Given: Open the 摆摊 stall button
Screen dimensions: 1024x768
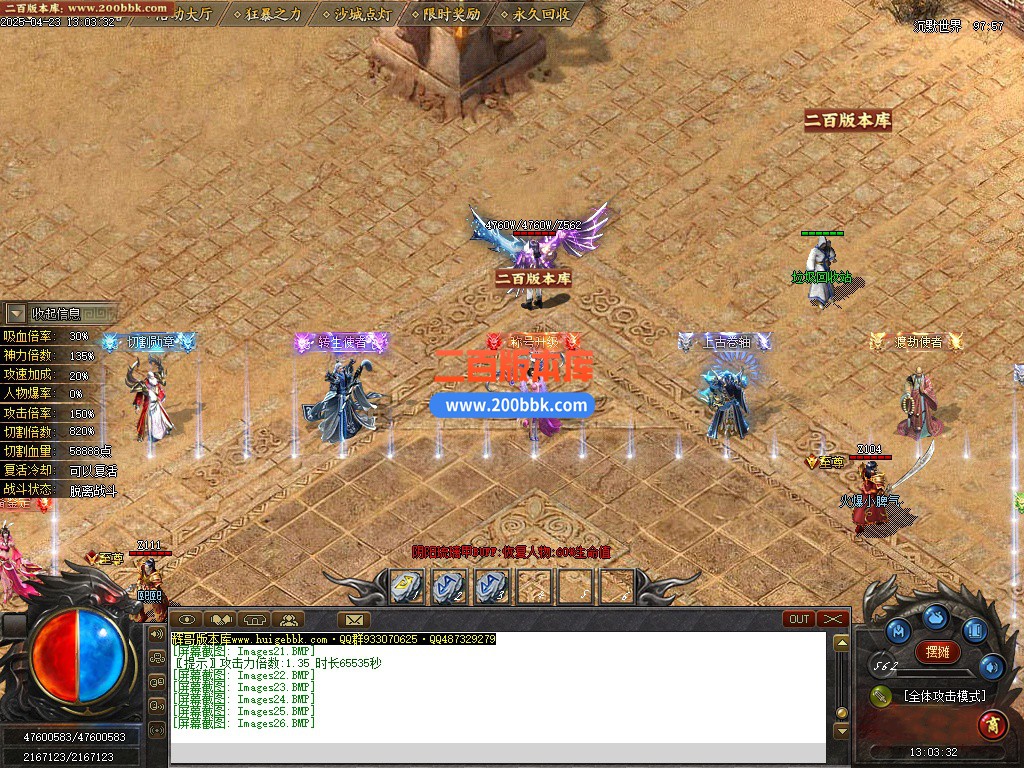Looking at the screenshot, I should (937, 652).
